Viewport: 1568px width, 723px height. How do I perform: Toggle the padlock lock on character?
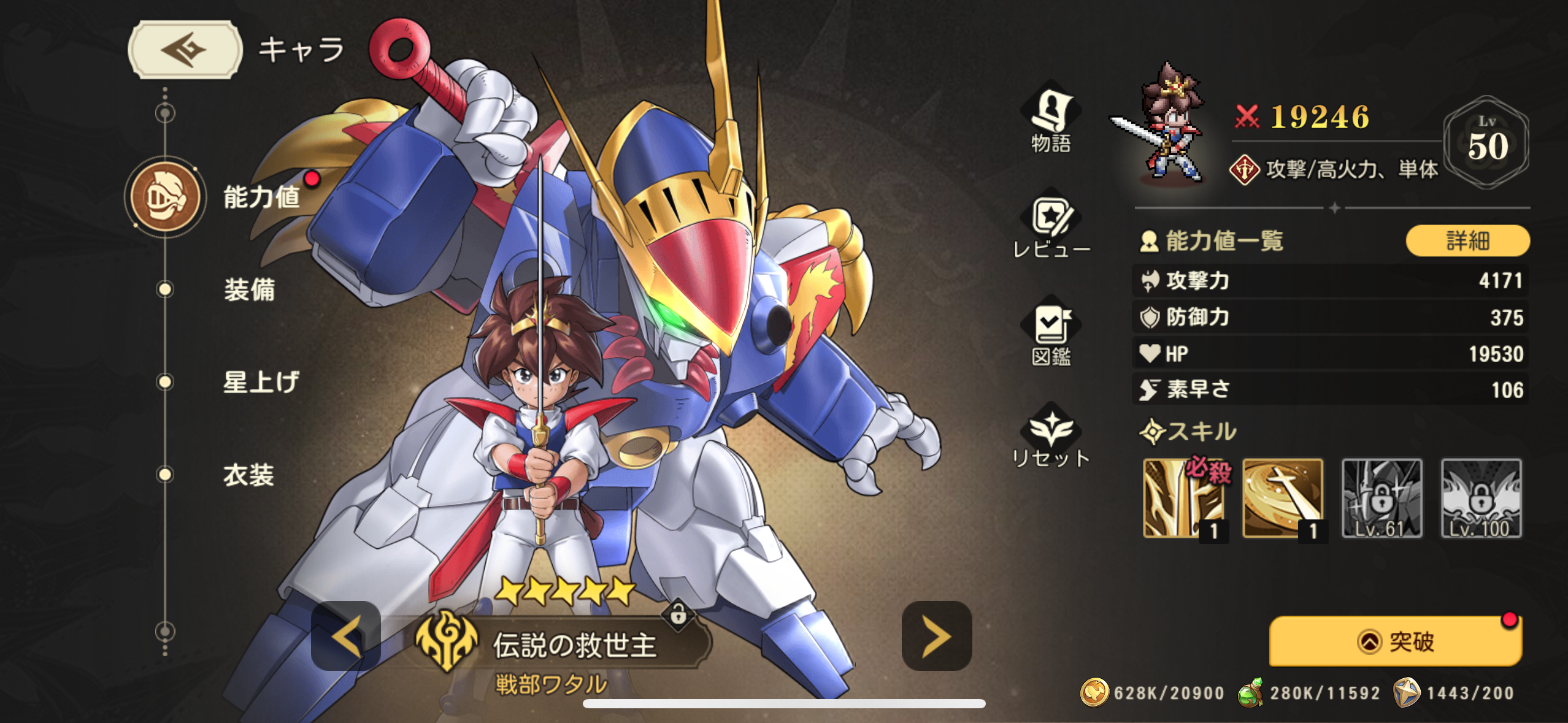pos(678,613)
